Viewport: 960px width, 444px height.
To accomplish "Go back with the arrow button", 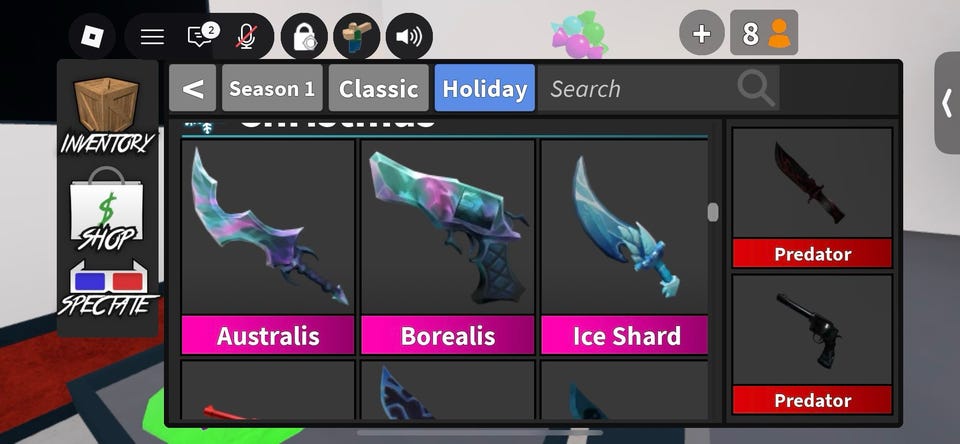I will tap(193, 89).
